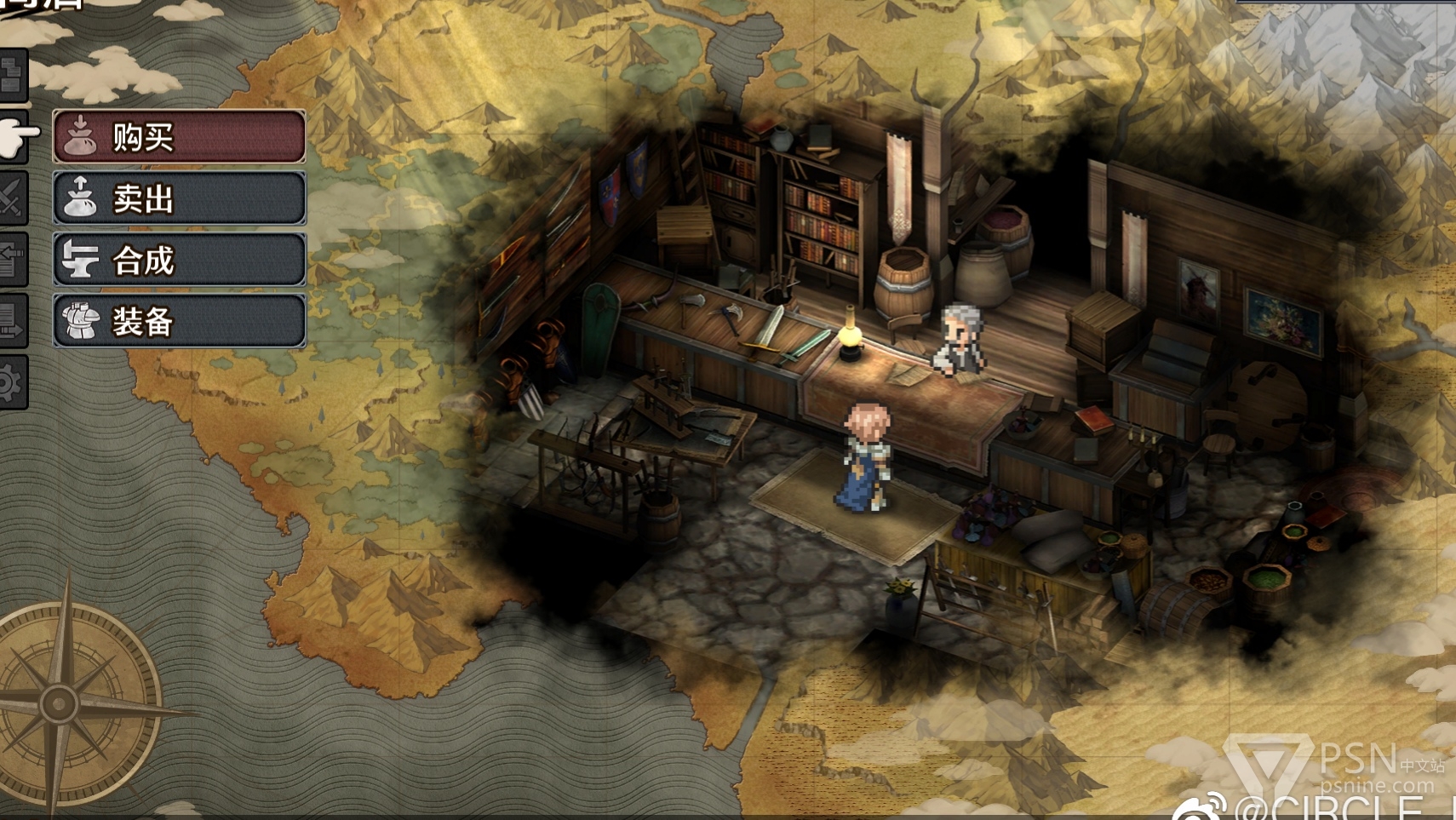Open the crossed swords sidebar icon
The image size is (1456, 820).
(10, 198)
